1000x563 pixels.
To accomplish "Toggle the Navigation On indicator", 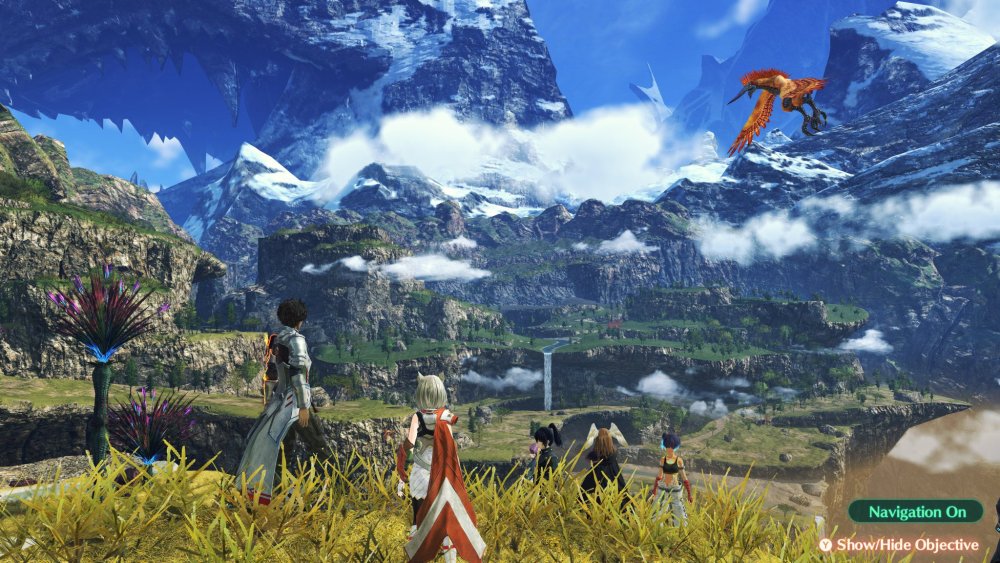I will (x=916, y=512).
